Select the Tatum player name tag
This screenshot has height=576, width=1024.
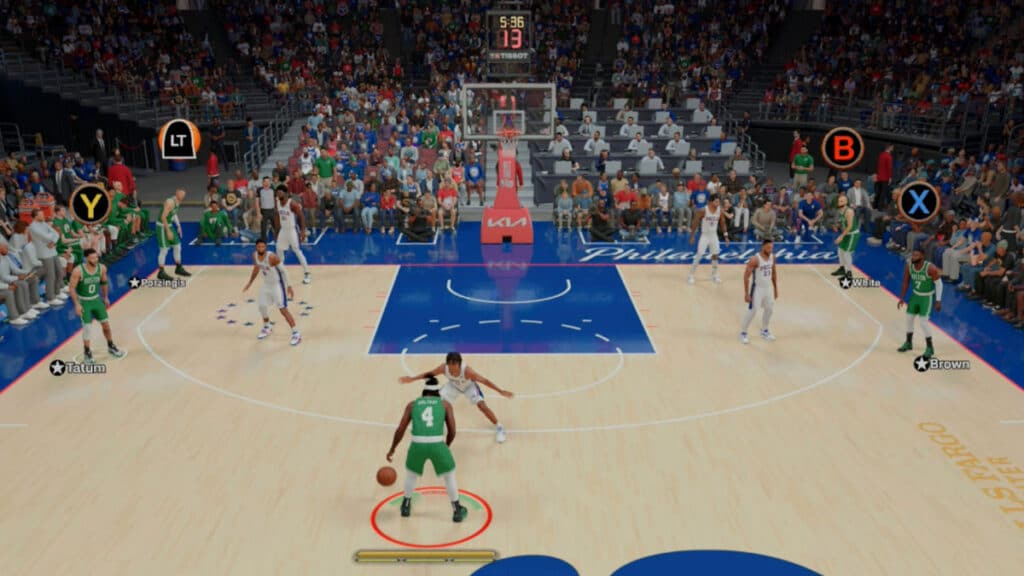79,368
